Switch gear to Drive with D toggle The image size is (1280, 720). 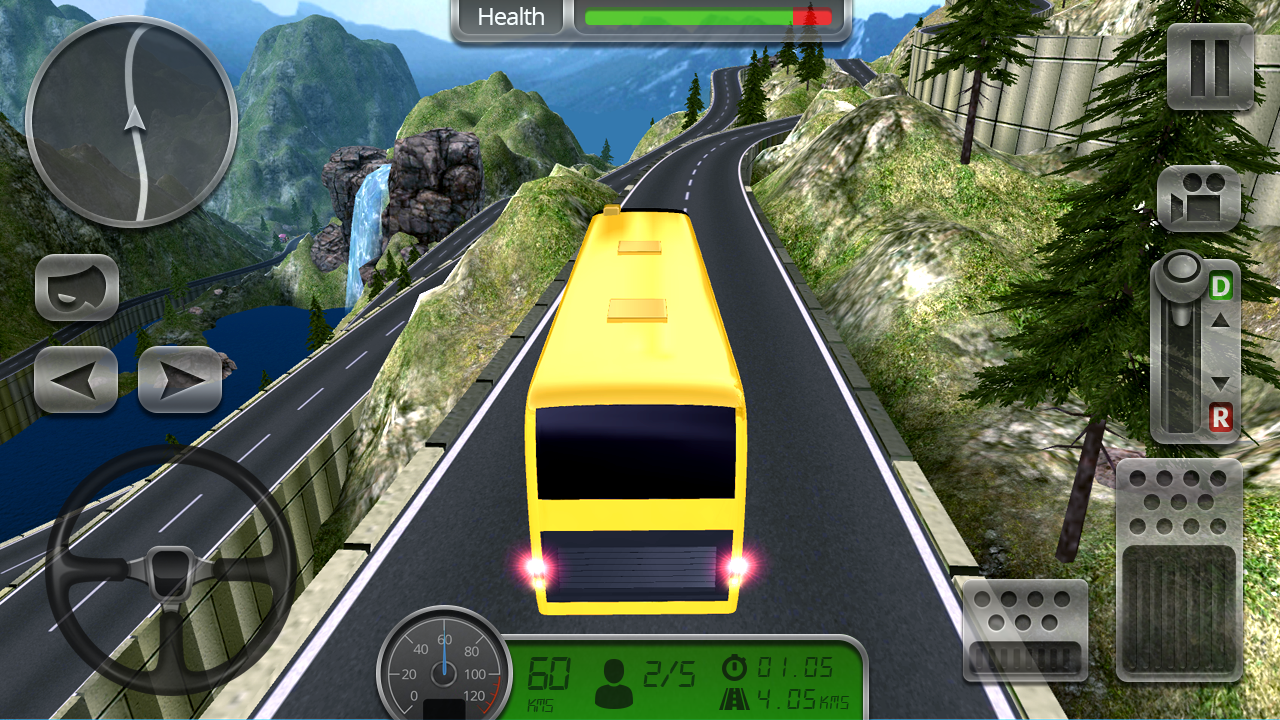(1220, 285)
